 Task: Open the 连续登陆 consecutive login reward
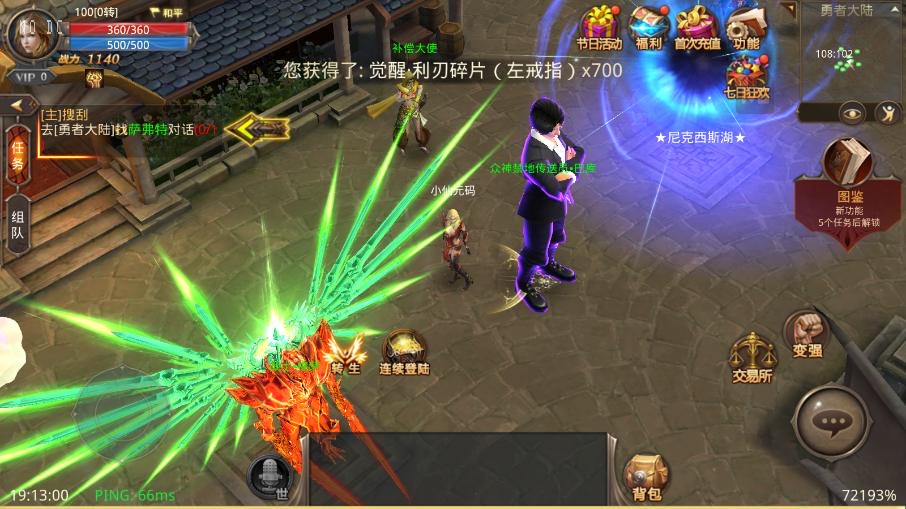click(x=404, y=351)
